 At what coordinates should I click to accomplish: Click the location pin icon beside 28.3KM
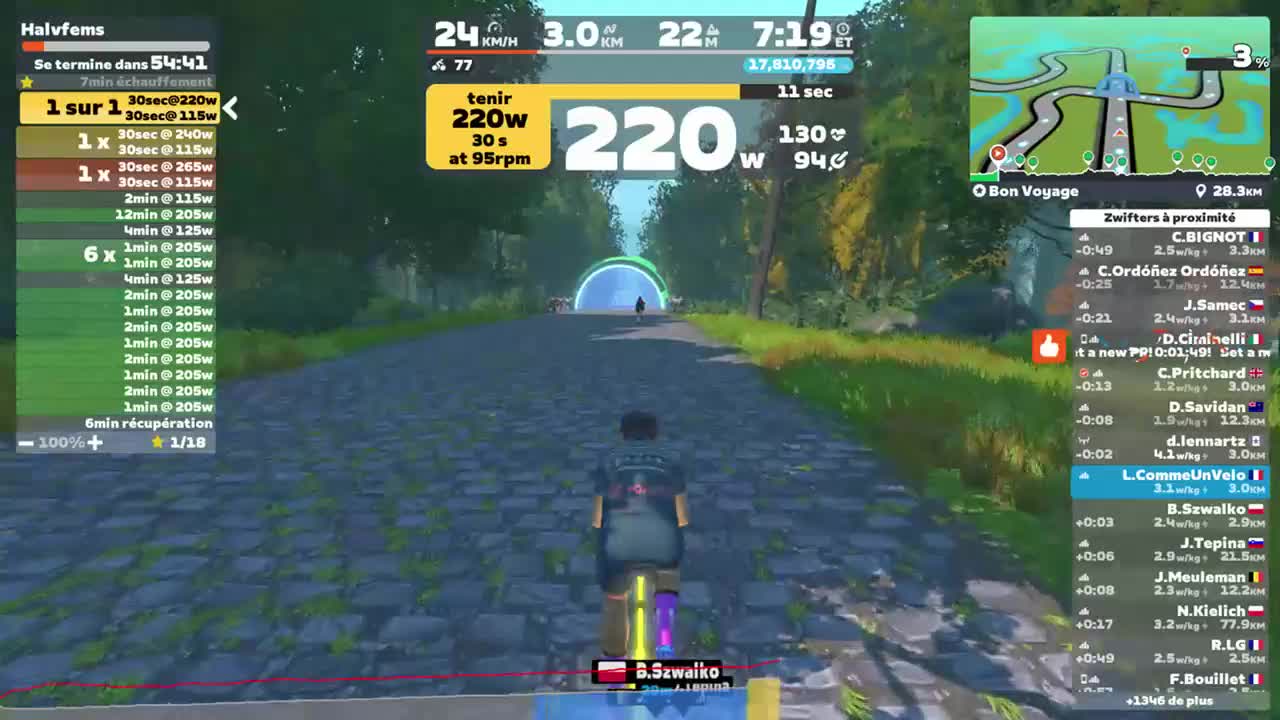coord(1202,190)
